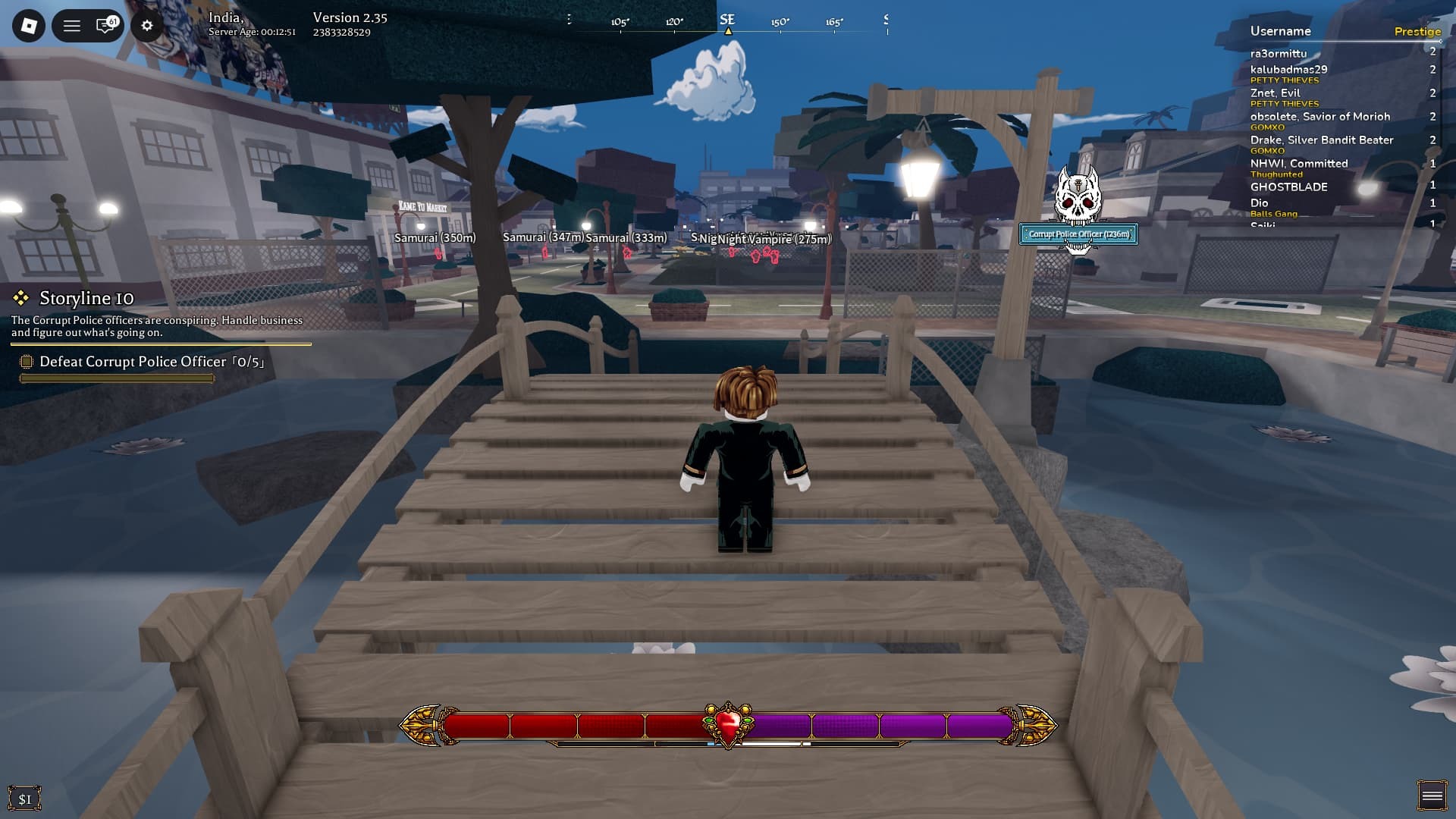Open the gear settings icon

147,26
